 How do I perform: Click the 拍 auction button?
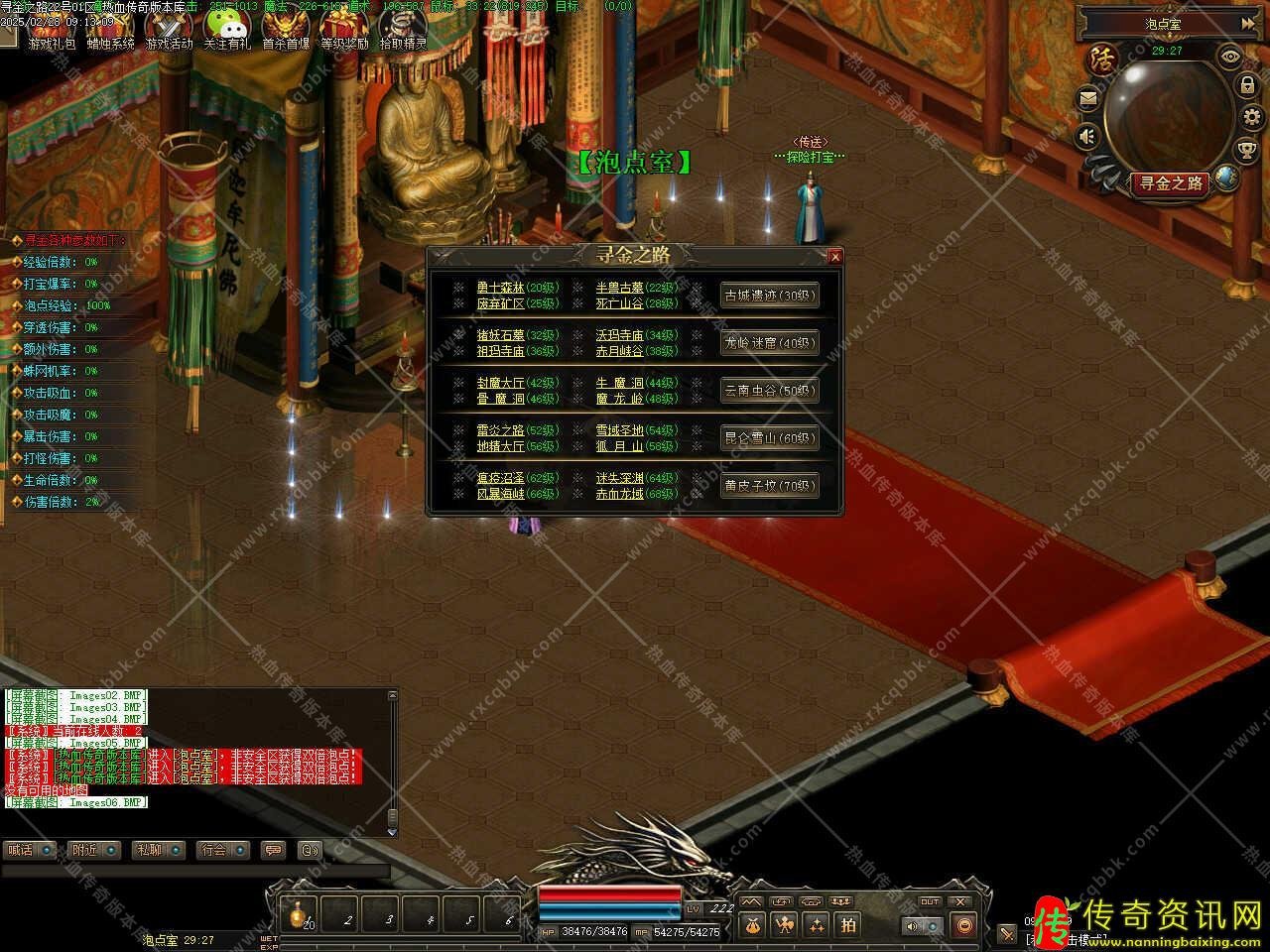(x=848, y=925)
